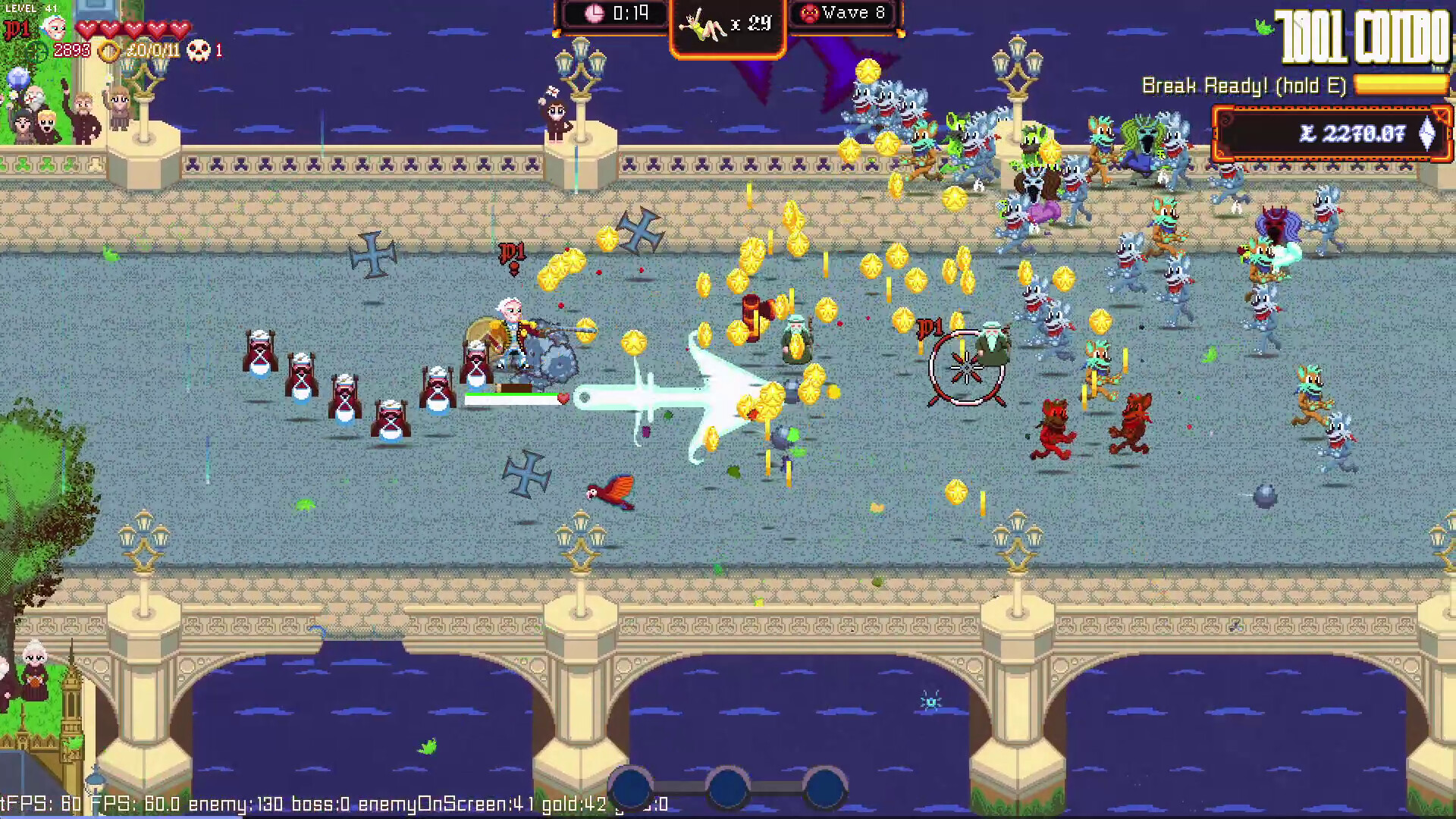Click the Break Ready! (hold E) text
The height and width of the screenshot is (819, 1456).
click(x=1244, y=86)
